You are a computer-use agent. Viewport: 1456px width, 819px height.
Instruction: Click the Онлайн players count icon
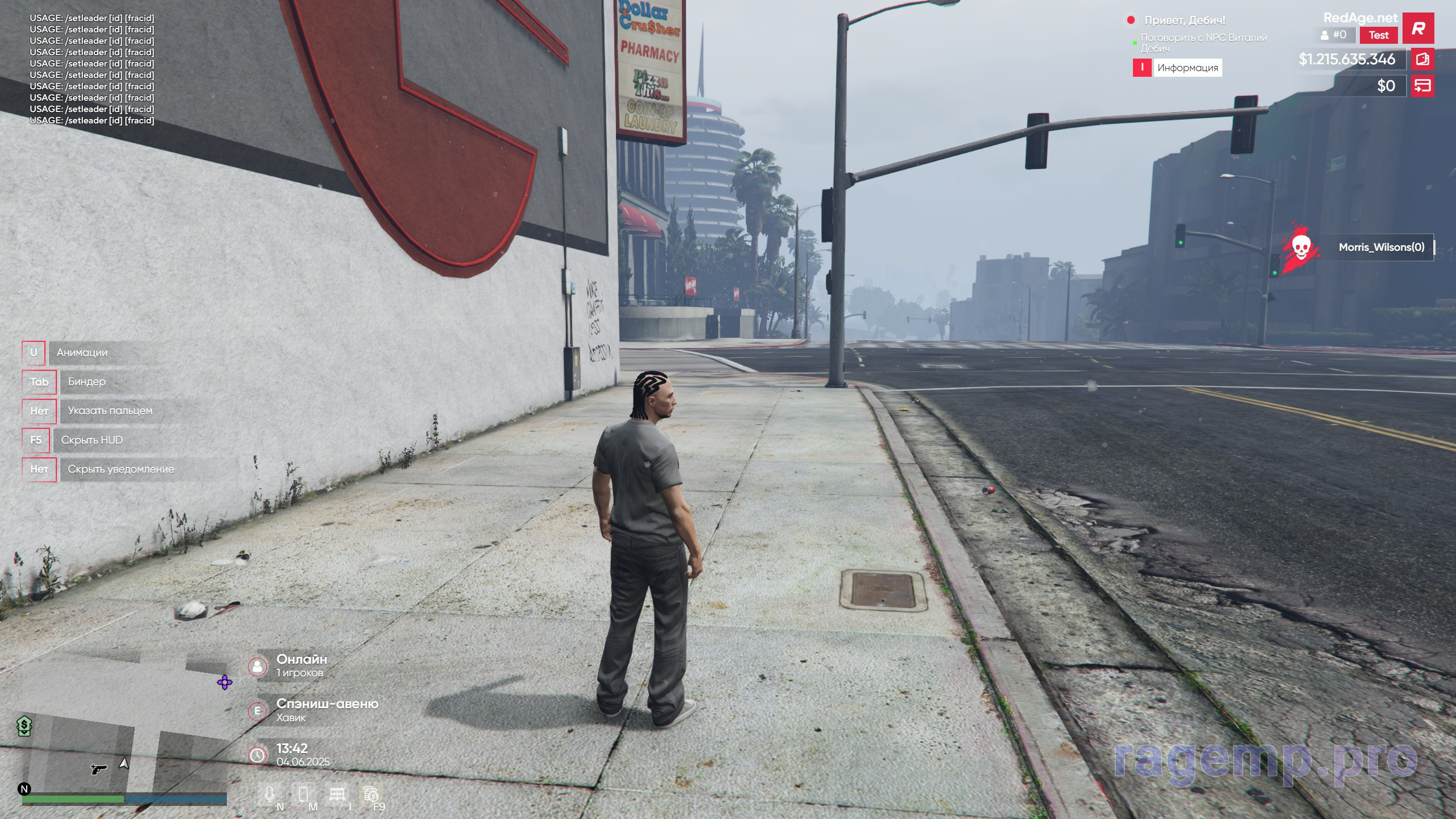click(x=258, y=666)
